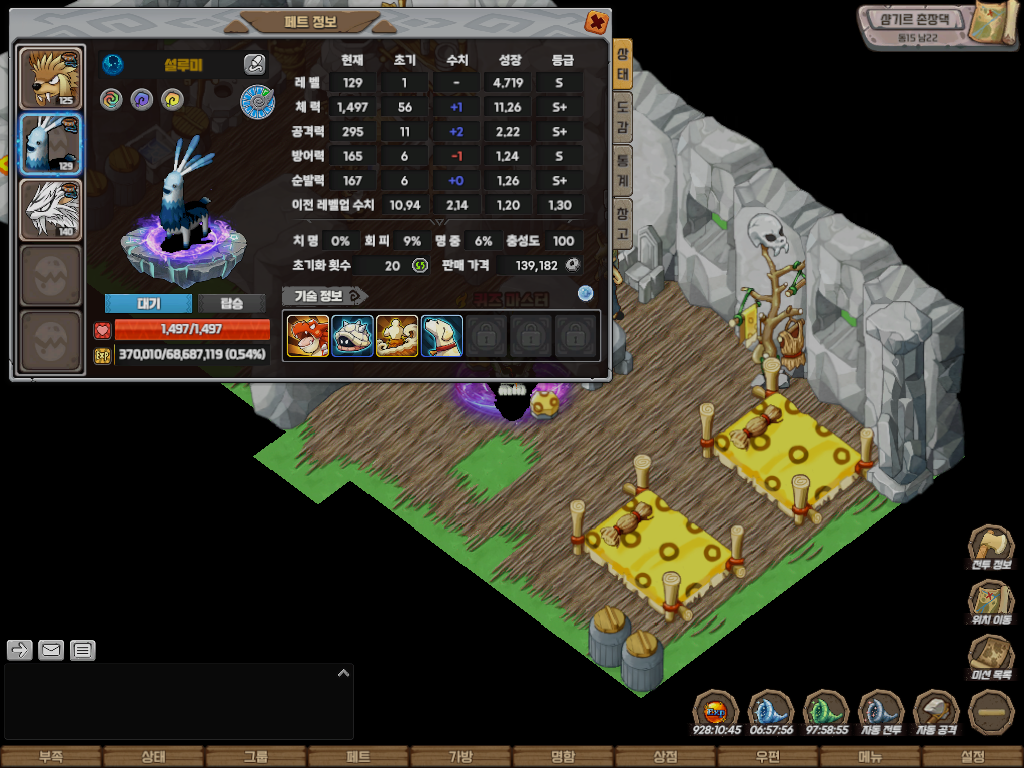This screenshot has width=1024, height=768.
Task: Open the envelope mail button above chat
Action: [51, 651]
